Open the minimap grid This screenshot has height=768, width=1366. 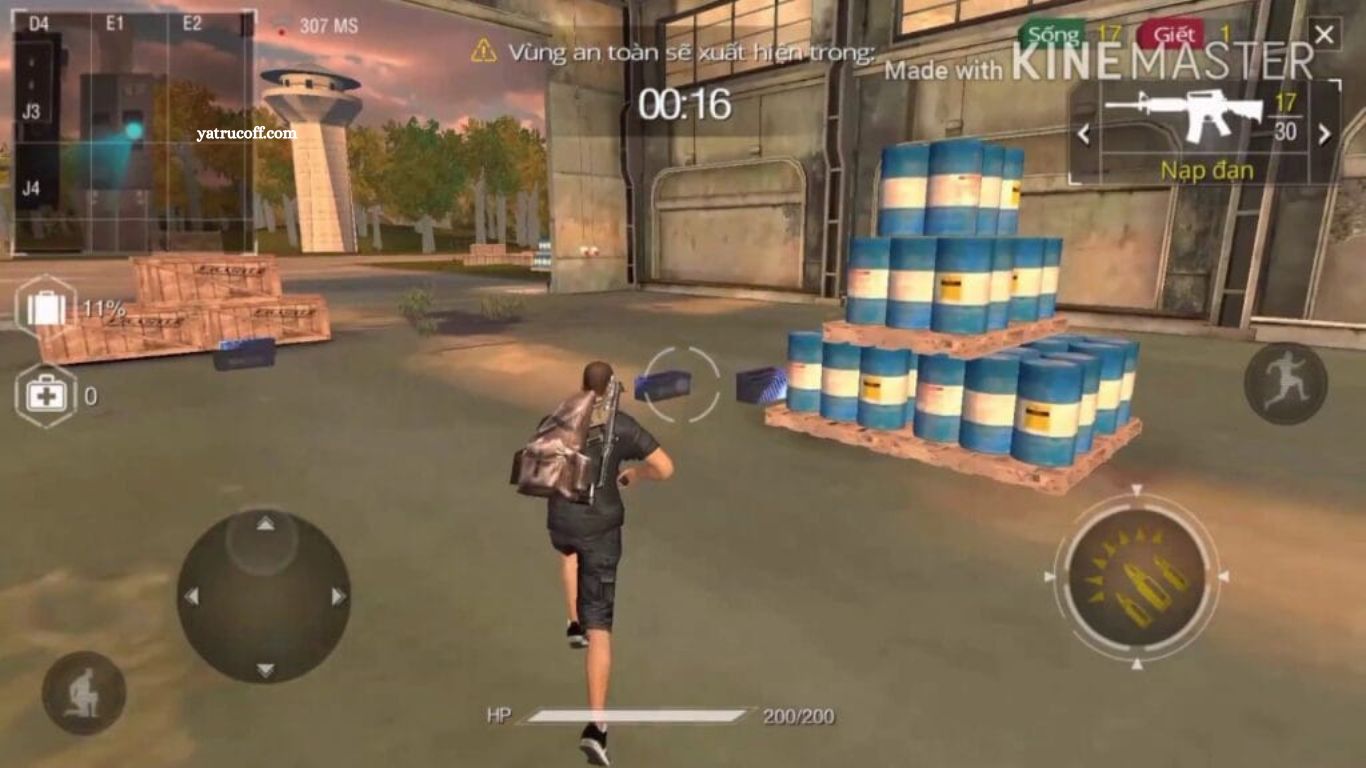pos(133,130)
